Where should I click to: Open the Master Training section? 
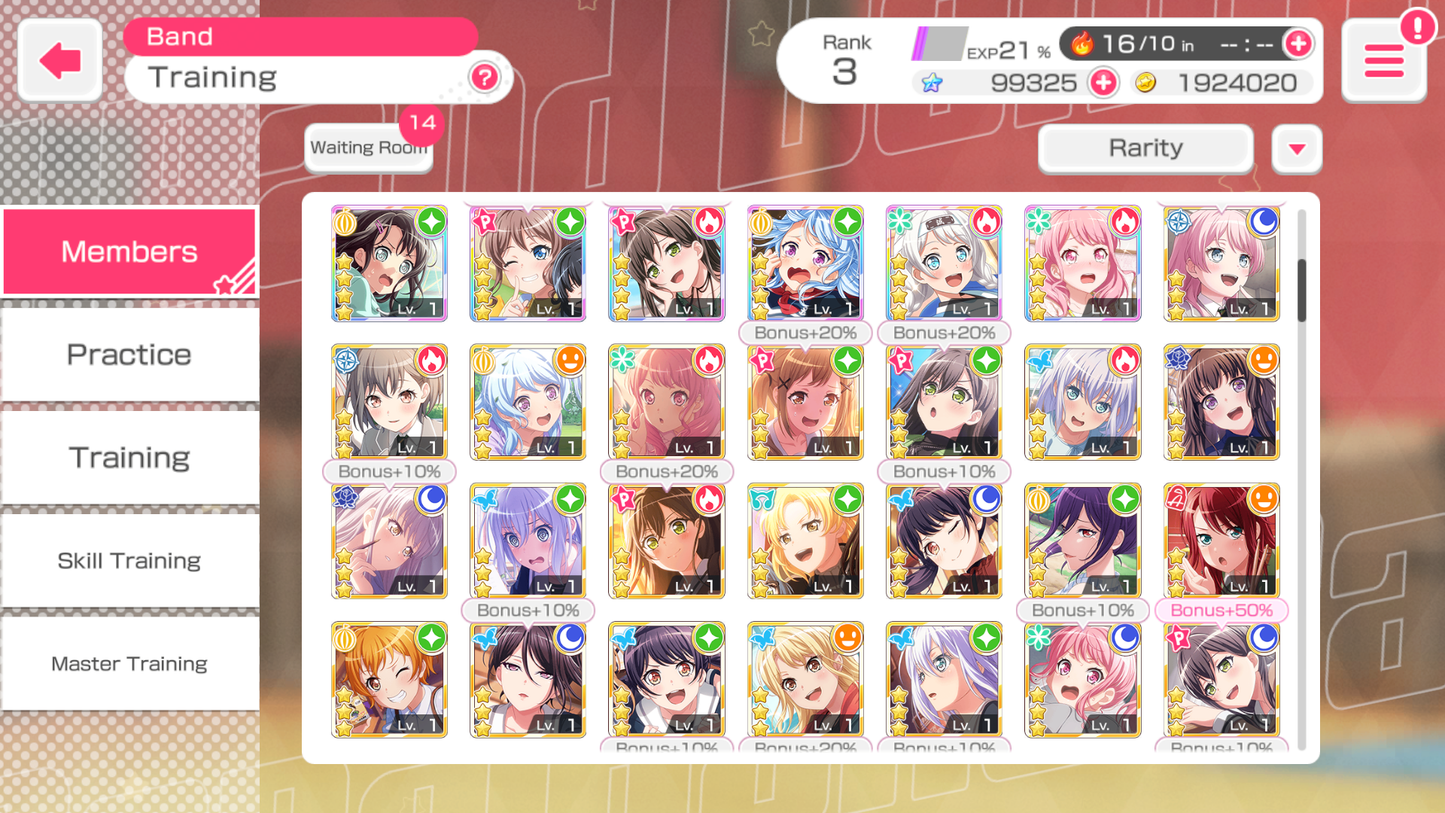point(129,663)
